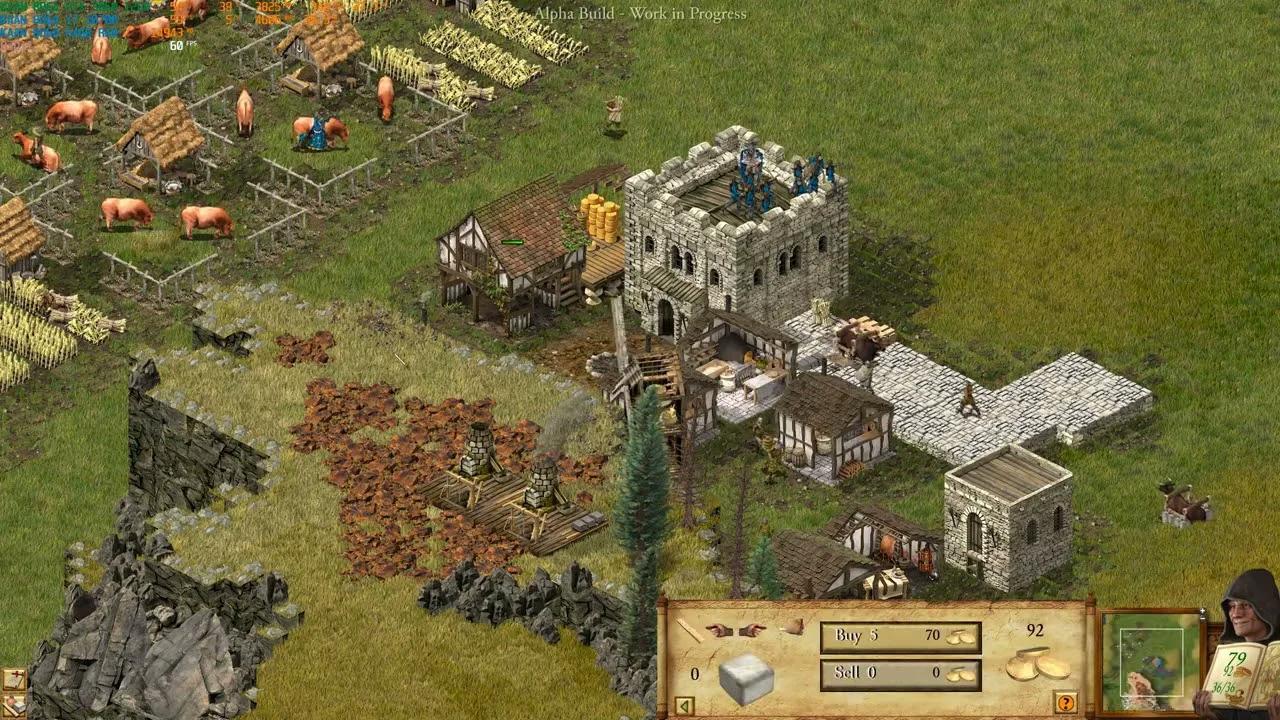Click the popularity value 36/36 in the book

pyautogui.click(x=1225, y=686)
